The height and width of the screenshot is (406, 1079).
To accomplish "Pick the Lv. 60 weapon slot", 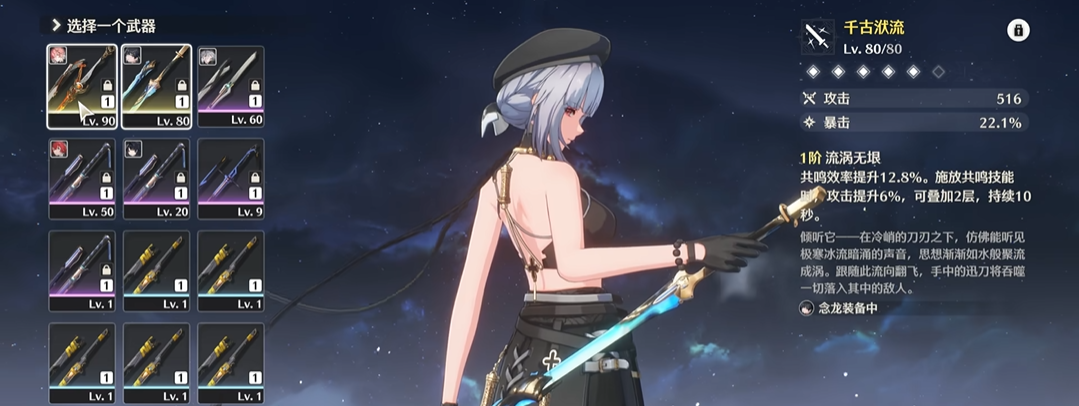I will pos(231,86).
